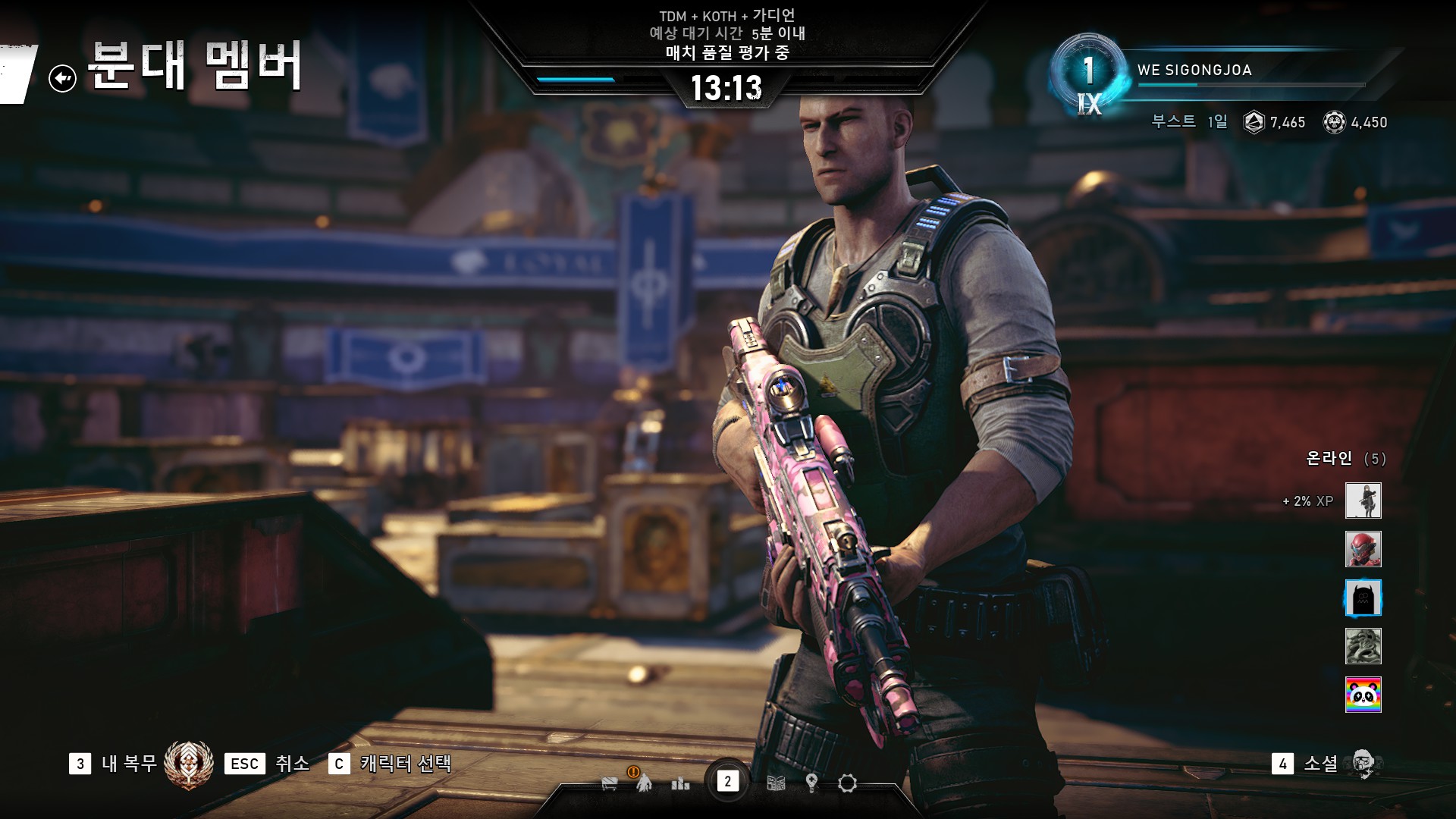Viewport: 1456px width, 819px height.
Task: Select the character customization figure icon
Action: pos(644,782)
